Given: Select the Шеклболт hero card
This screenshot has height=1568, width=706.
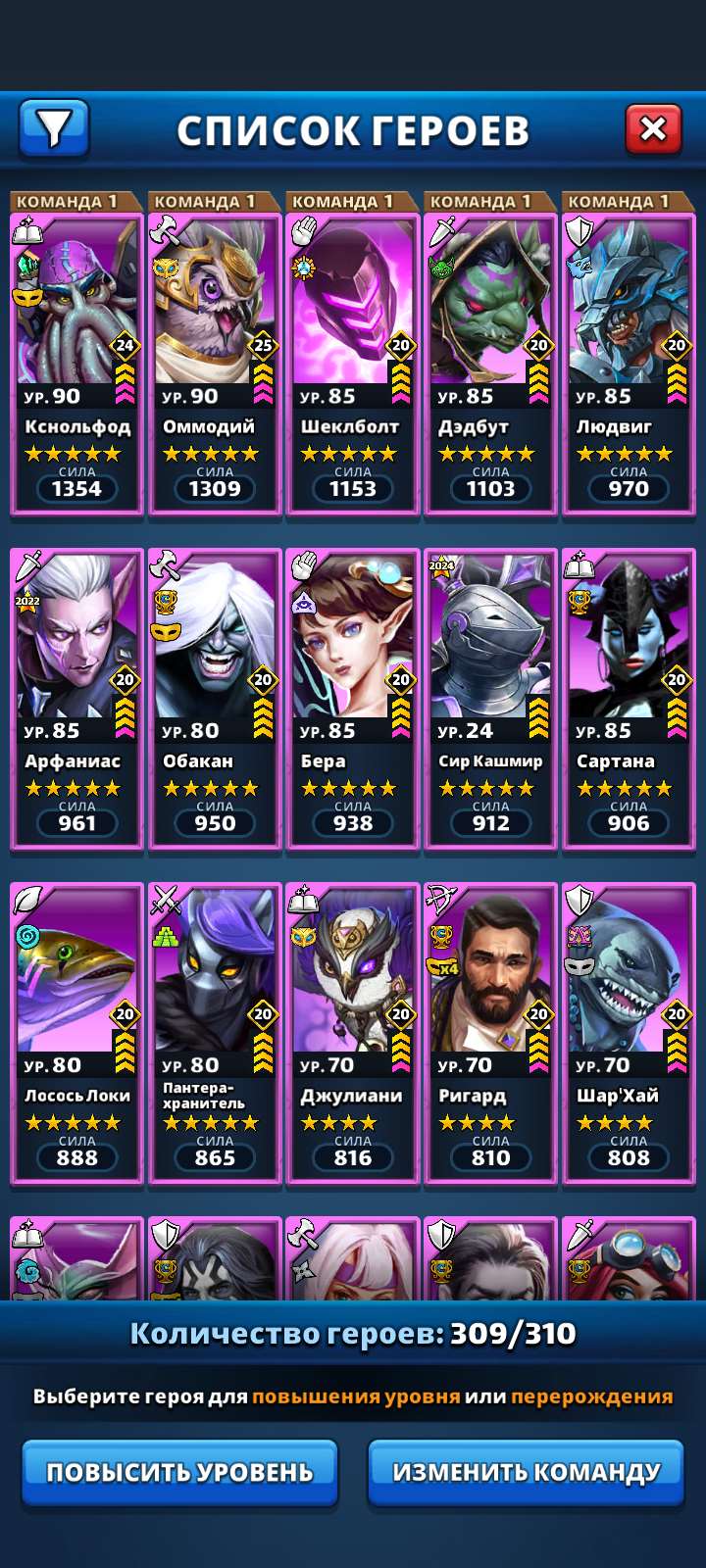Looking at the screenshot, I should [x=353, y=363].
